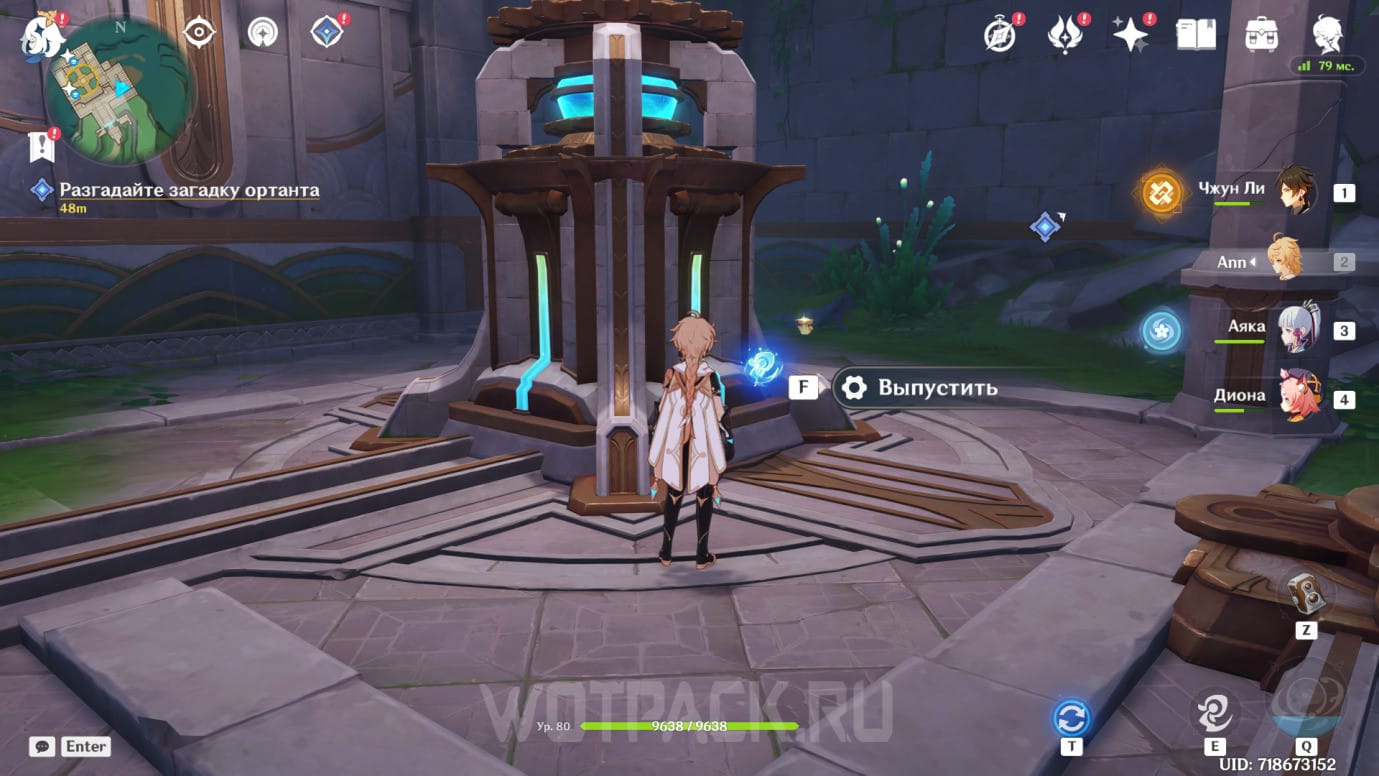
Task: Open the adventurer handbook book icon
Action: 1196,35
